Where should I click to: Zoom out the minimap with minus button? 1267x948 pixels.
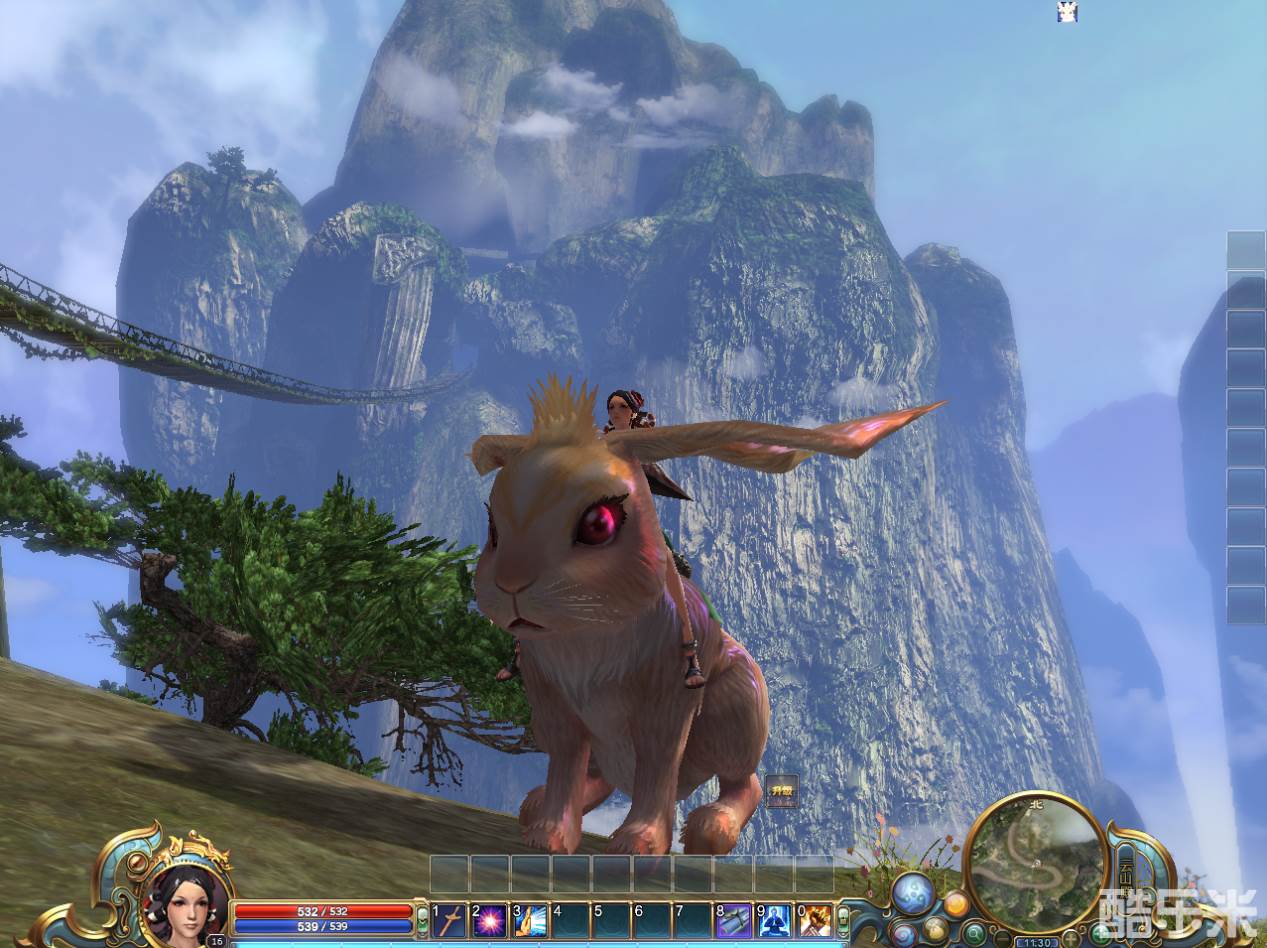[x=1002, y=938]
